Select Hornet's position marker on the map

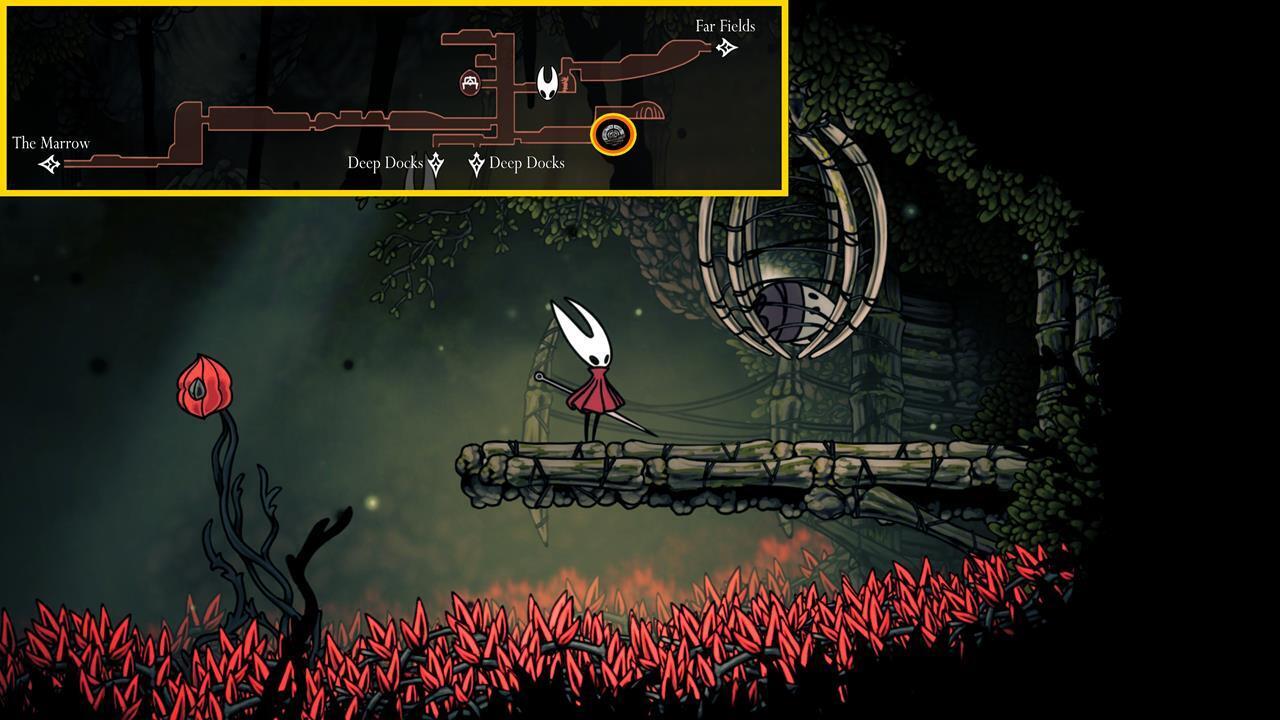548,83
